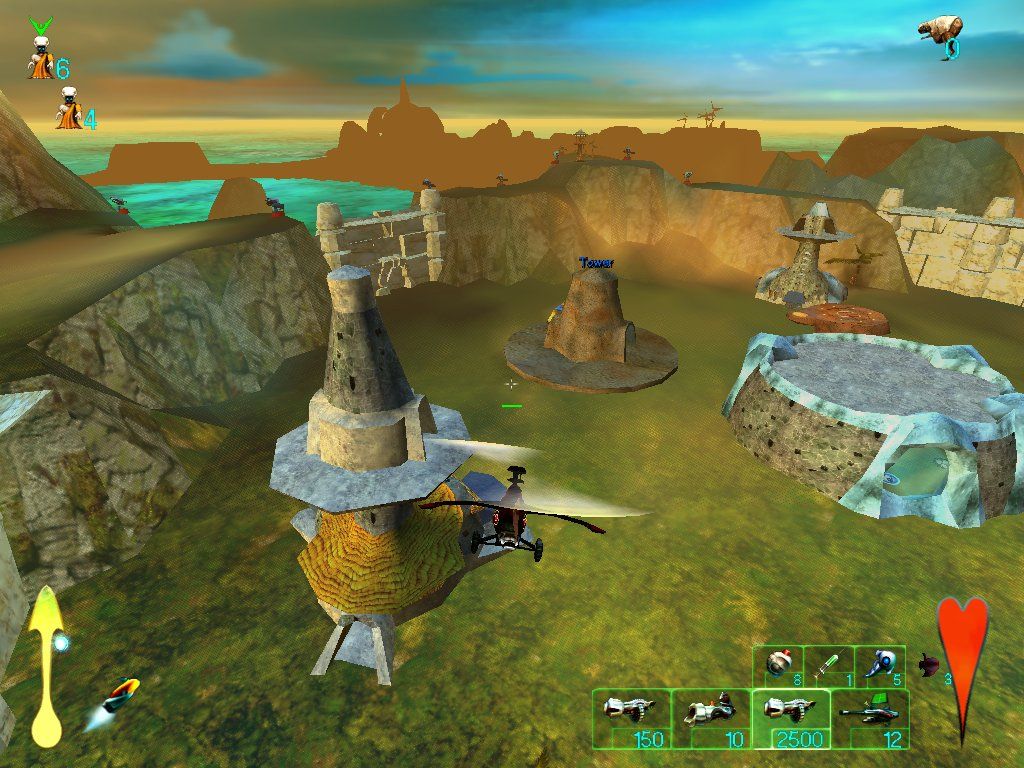The width and height of the screenshot is (1024, 768).
Task: Click the dark red creature icon
Action: pyautogui.click(x=930, y=663)
